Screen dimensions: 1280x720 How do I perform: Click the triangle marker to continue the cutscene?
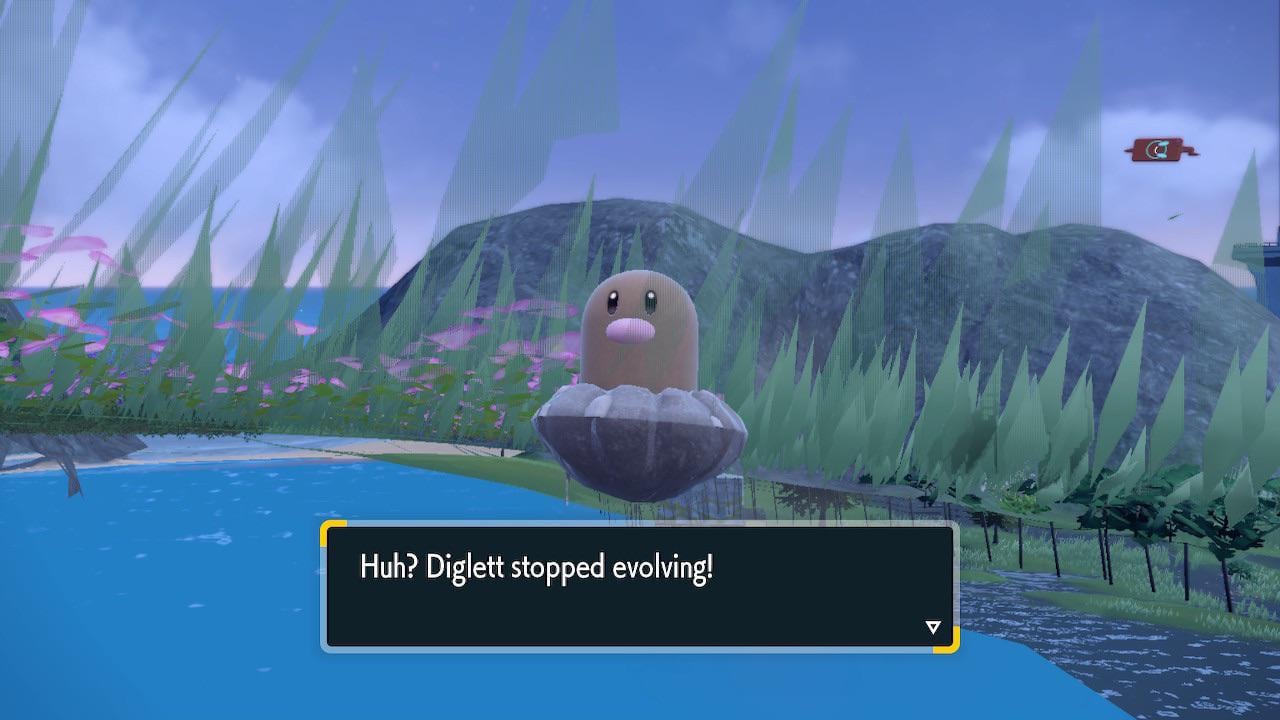(932, 626)
